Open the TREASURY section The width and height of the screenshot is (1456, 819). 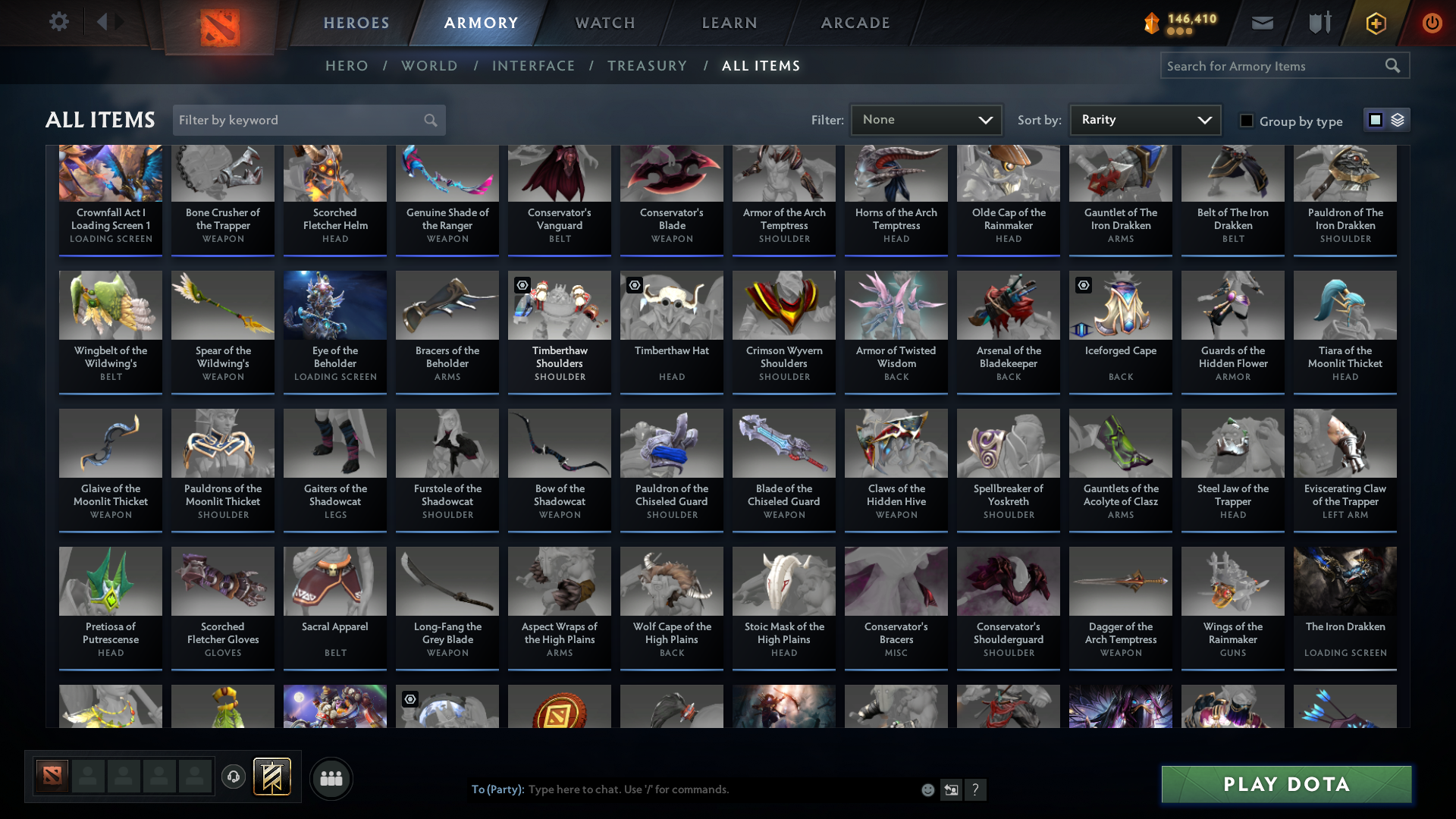click(647, 66)
